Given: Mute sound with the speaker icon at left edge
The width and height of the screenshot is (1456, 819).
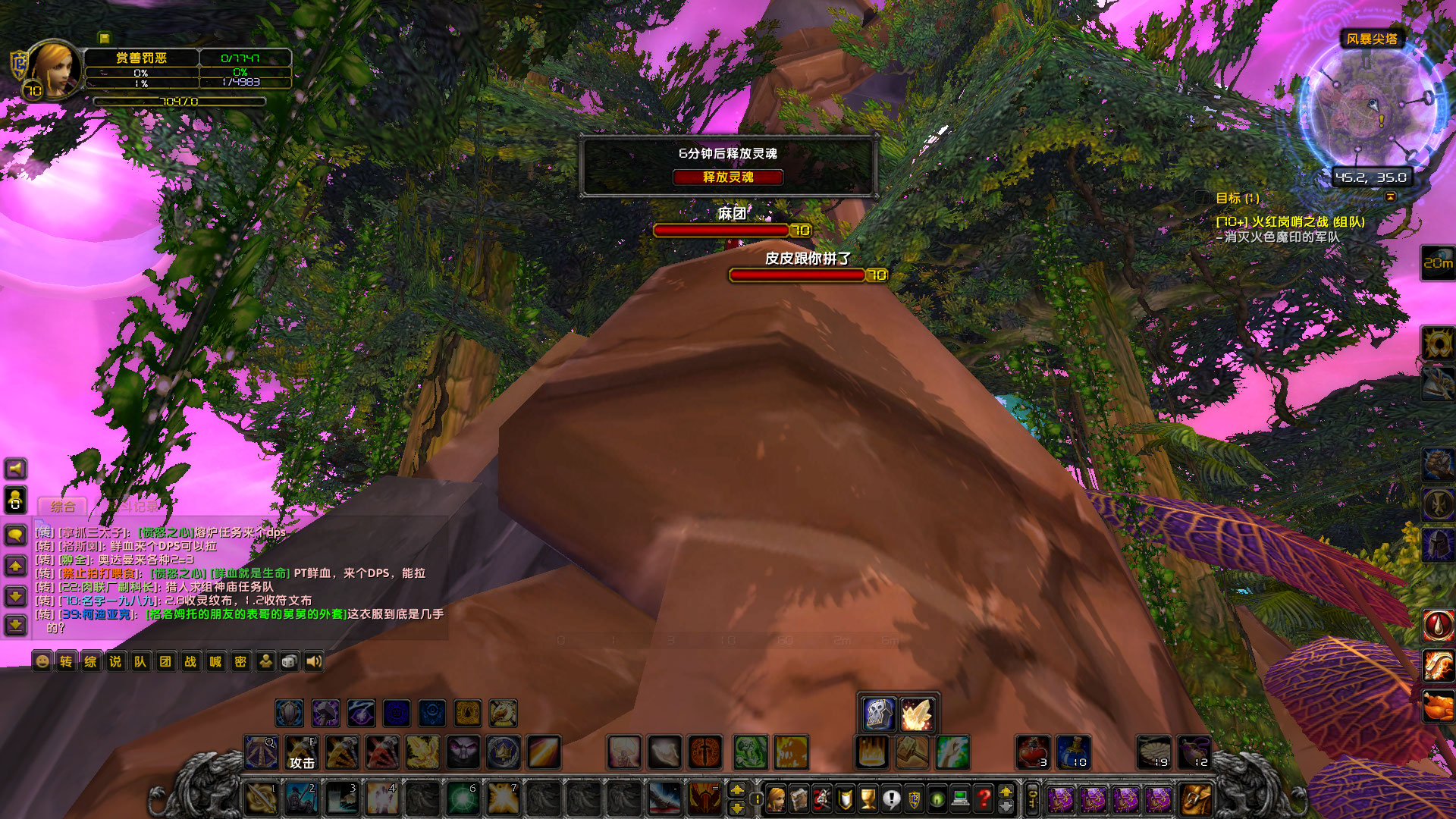Looking at the screenshot, I should 14,469.
